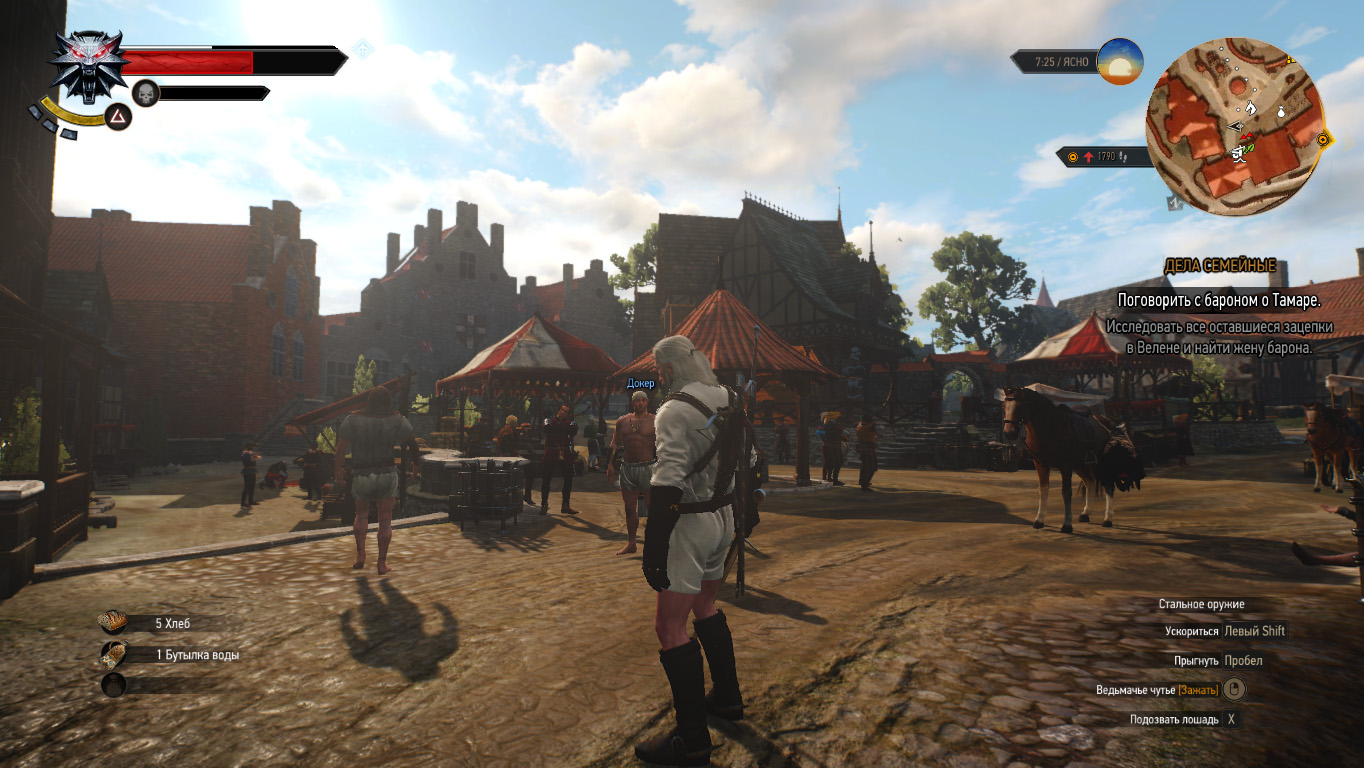
Task: Open the ДЕЛА СЕМЕЙНЫЕ quest title
Action: click(x=1219, y=265)
